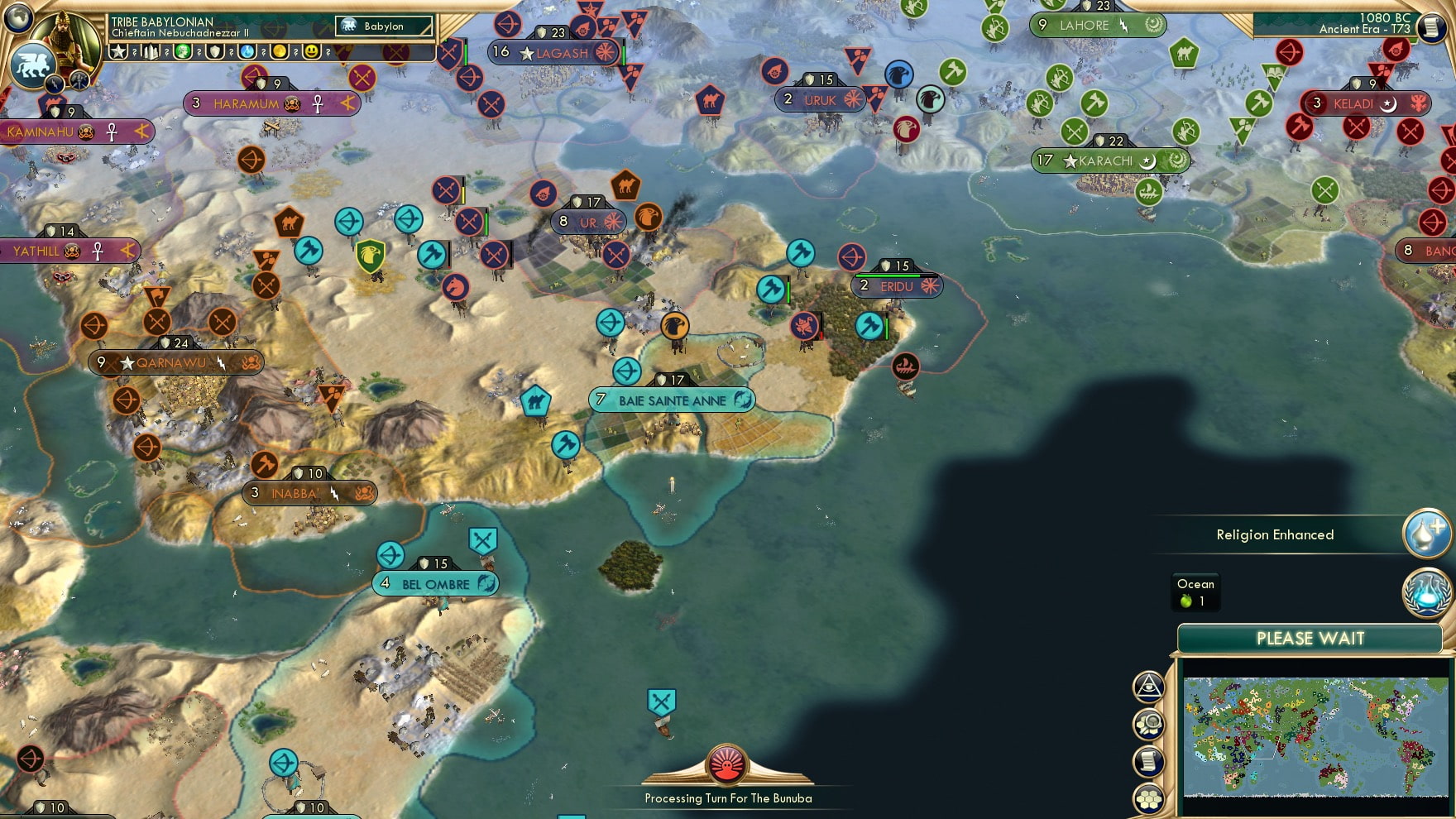The height and width of the screenshot is (819, 1456).
Task: Click the gold coin icon in the status bar
Action: click(x=280, y=52)
